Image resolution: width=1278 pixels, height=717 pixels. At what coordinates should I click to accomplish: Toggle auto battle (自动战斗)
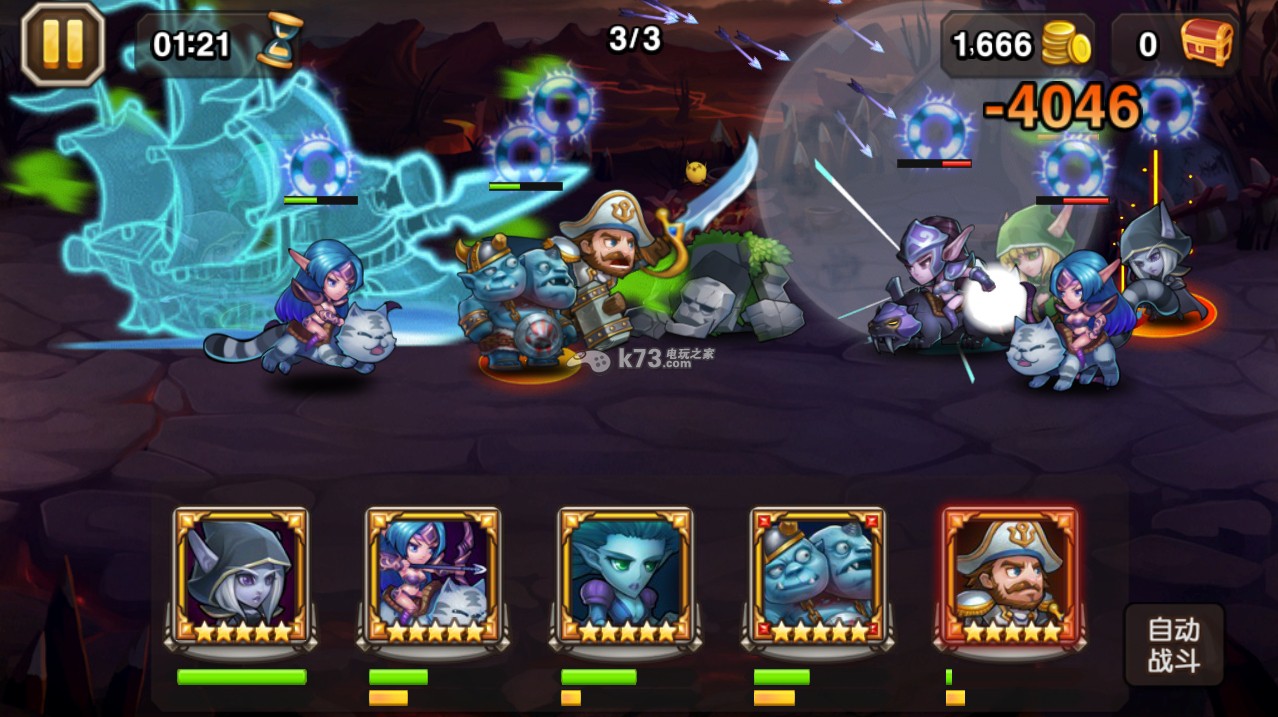(1173, 645)
